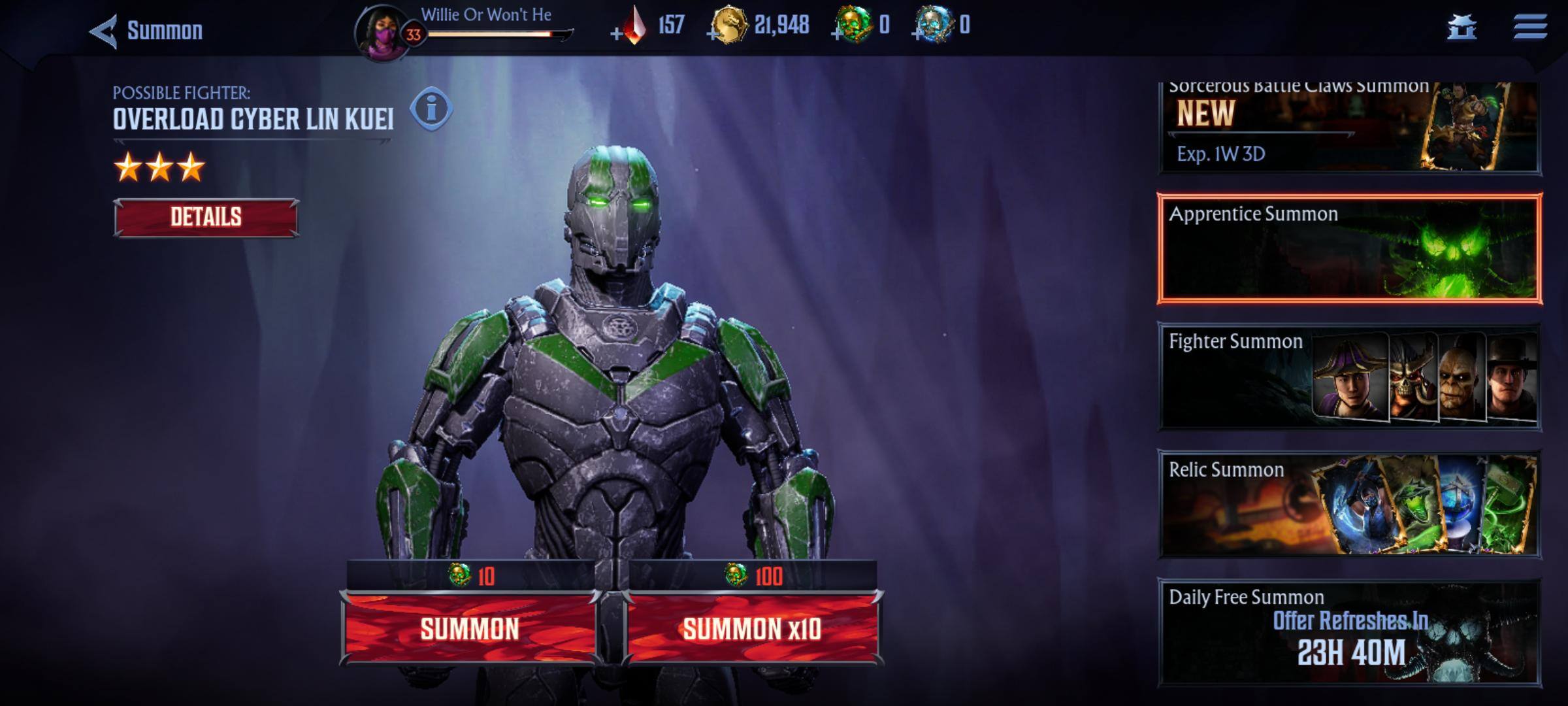Image resolution: width=1568 pixels, height=706 pixels.
Task: Add more red souls currency
Action: (617, 33)
